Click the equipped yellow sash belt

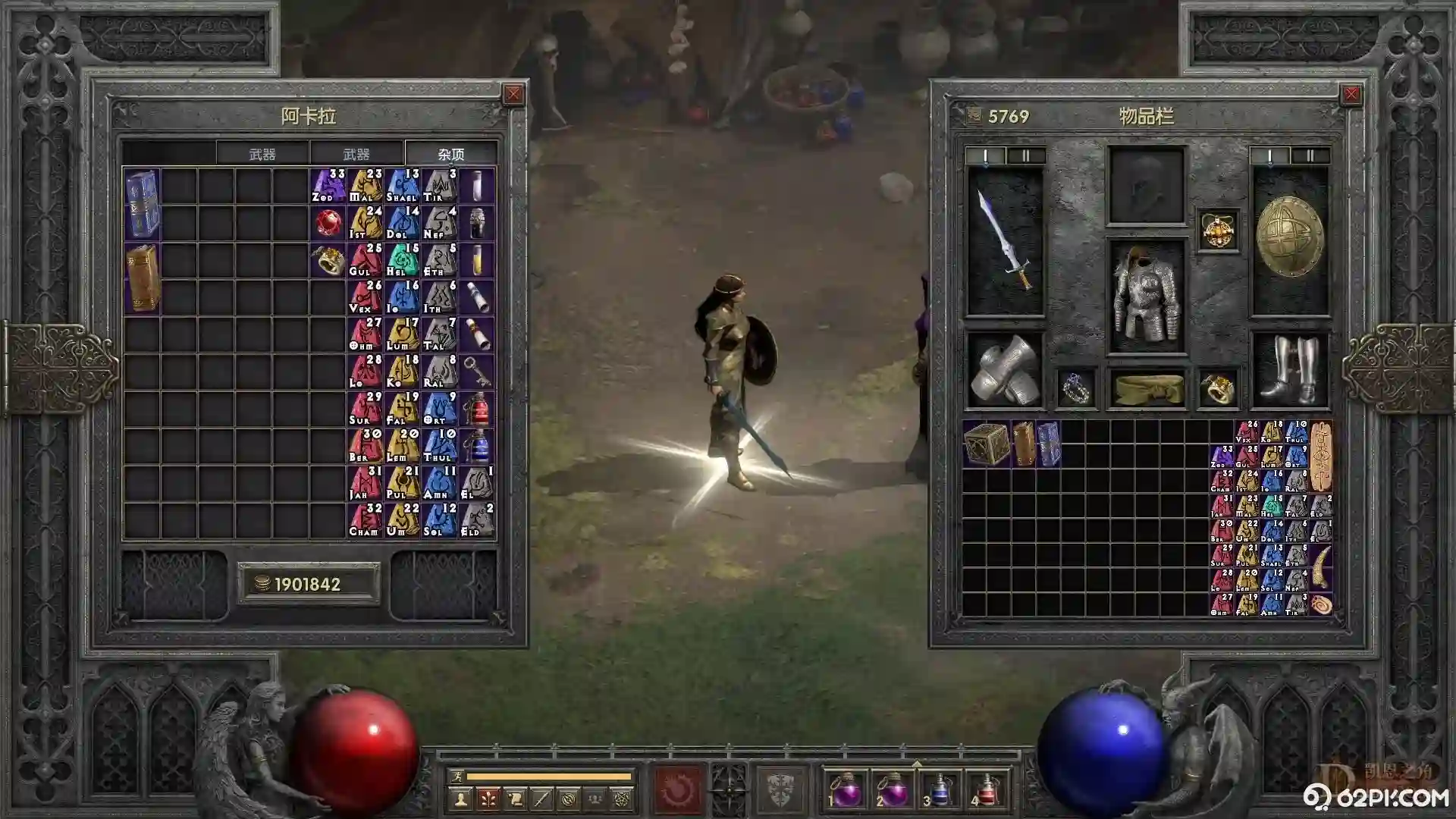1146,388
